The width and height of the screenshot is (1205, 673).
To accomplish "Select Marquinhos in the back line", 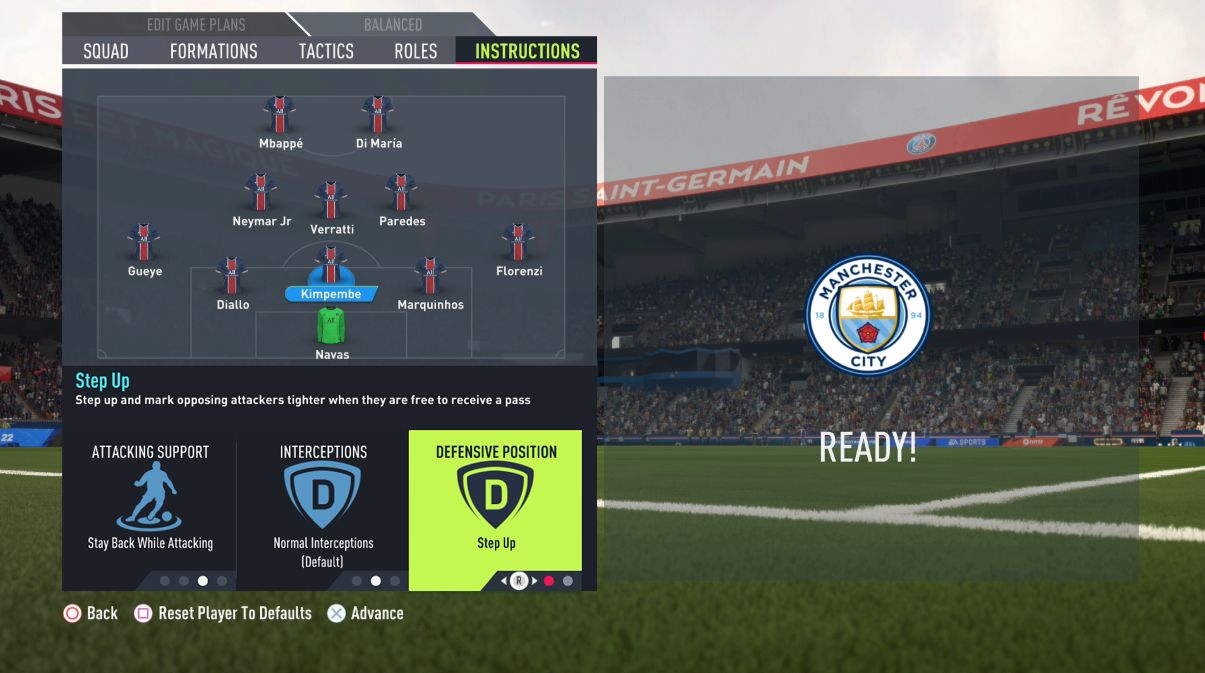I will 430,277.
